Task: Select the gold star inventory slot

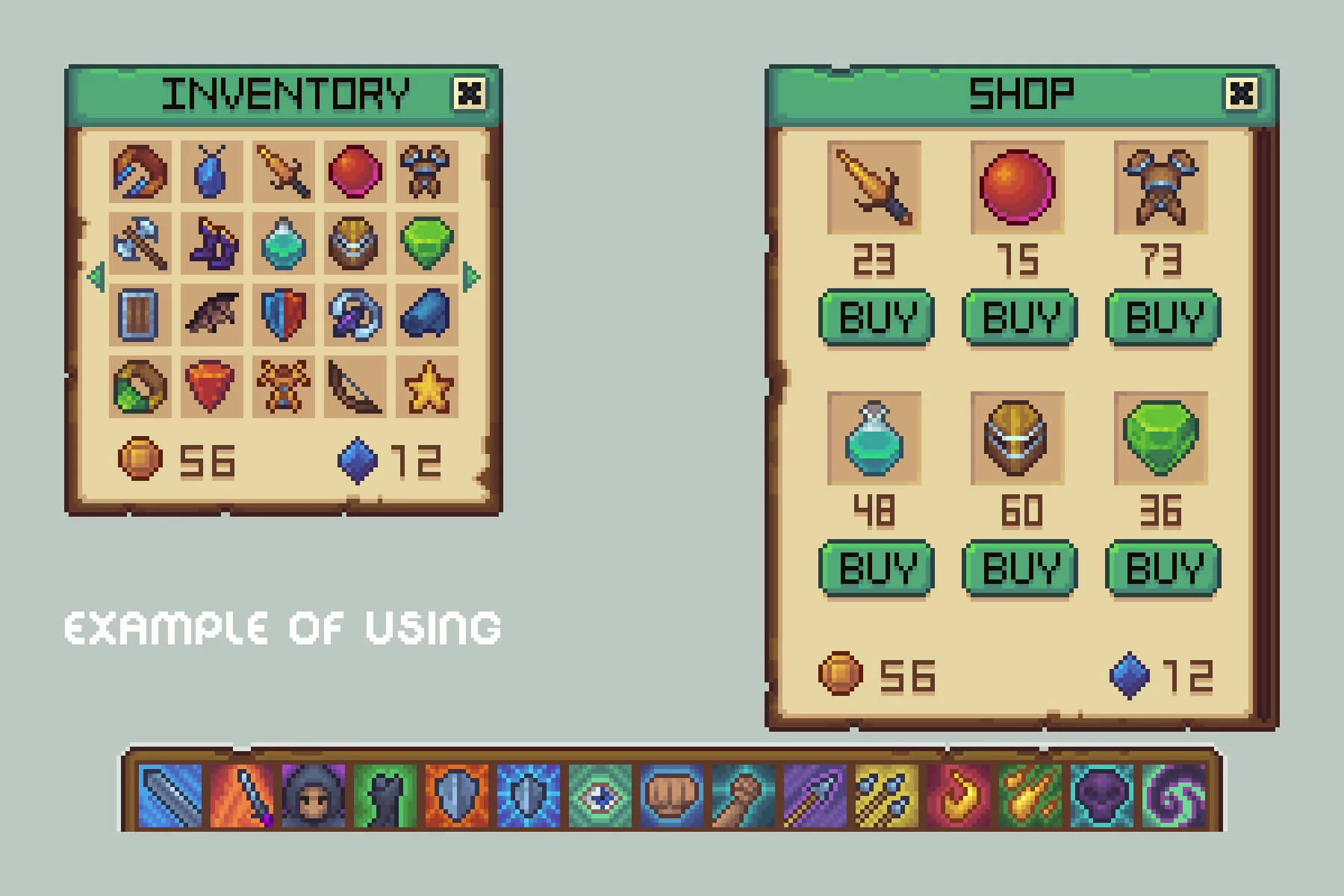Action: tap(427, 387)
